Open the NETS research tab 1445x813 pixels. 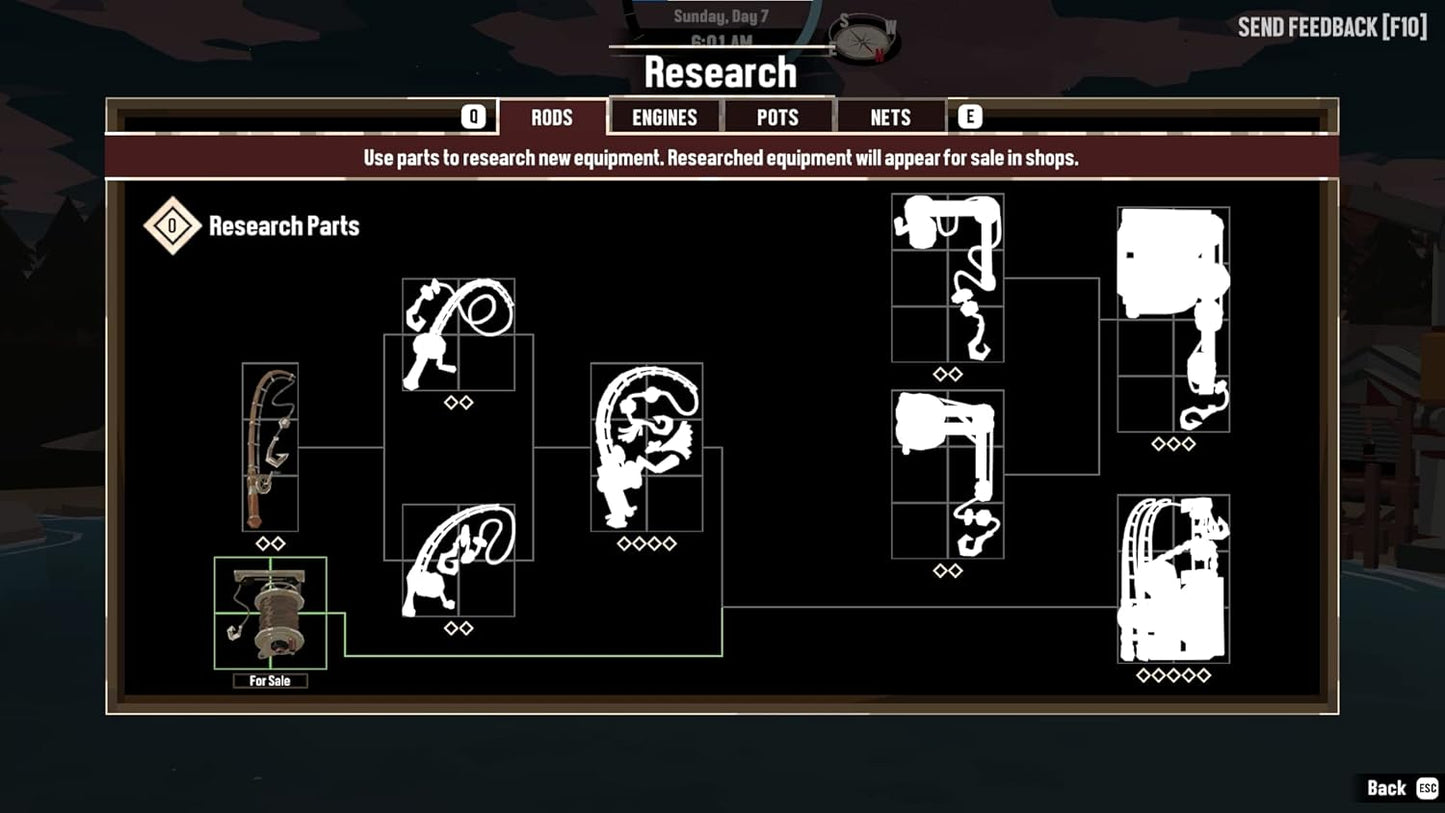coord(889,117)
